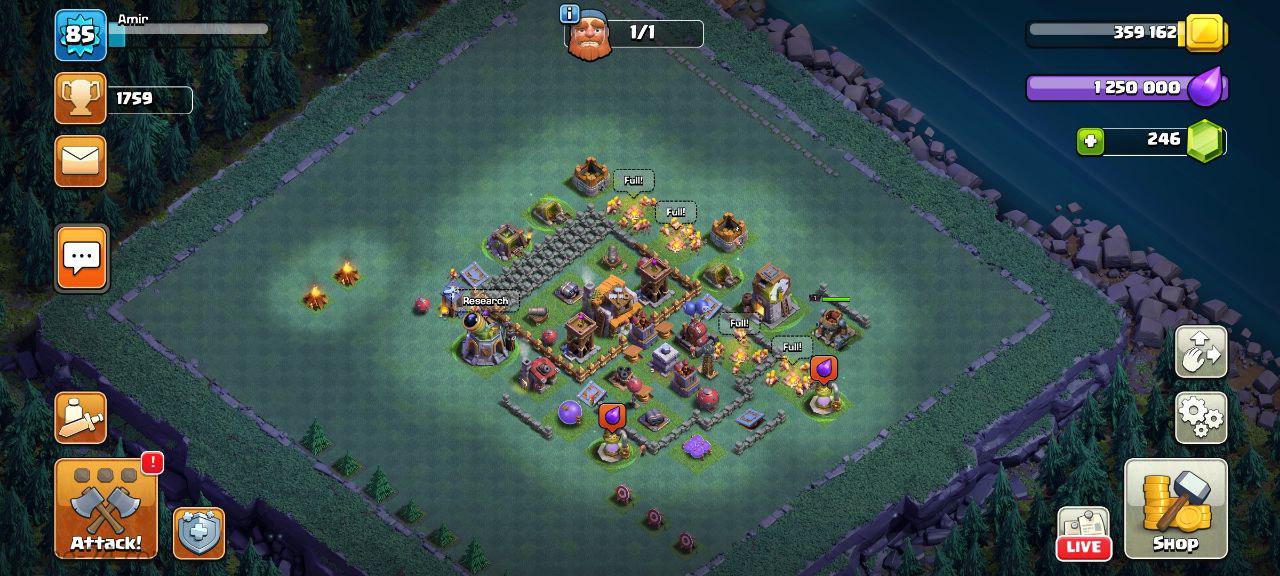
Task: Add gems with the green plus
Action: 1090,141
